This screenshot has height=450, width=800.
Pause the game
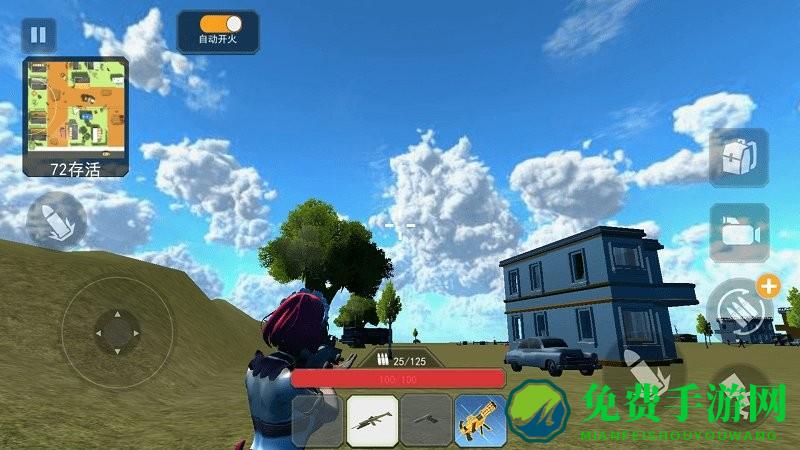point(38,35)
